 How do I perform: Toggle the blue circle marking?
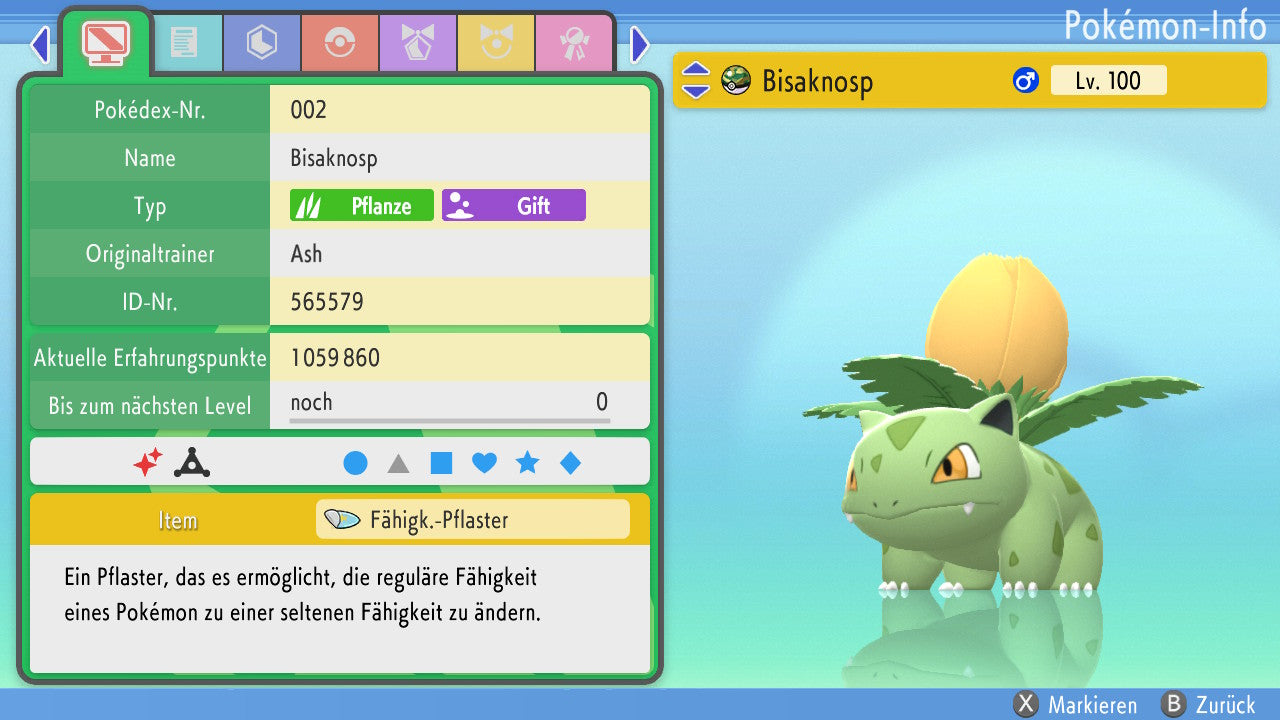[x=355, y=463]
